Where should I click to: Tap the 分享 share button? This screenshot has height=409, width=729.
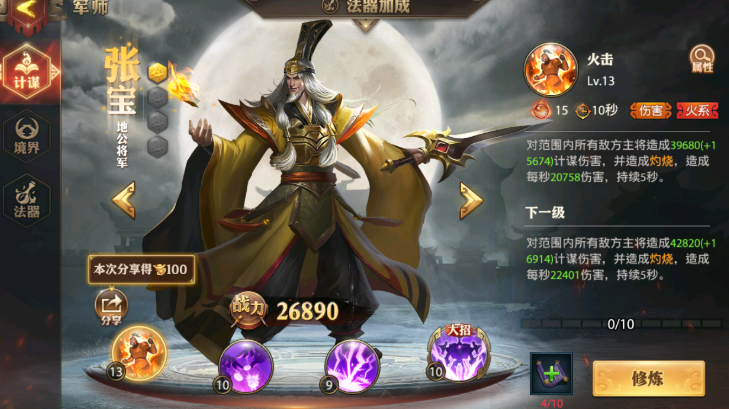coord(111,305)
